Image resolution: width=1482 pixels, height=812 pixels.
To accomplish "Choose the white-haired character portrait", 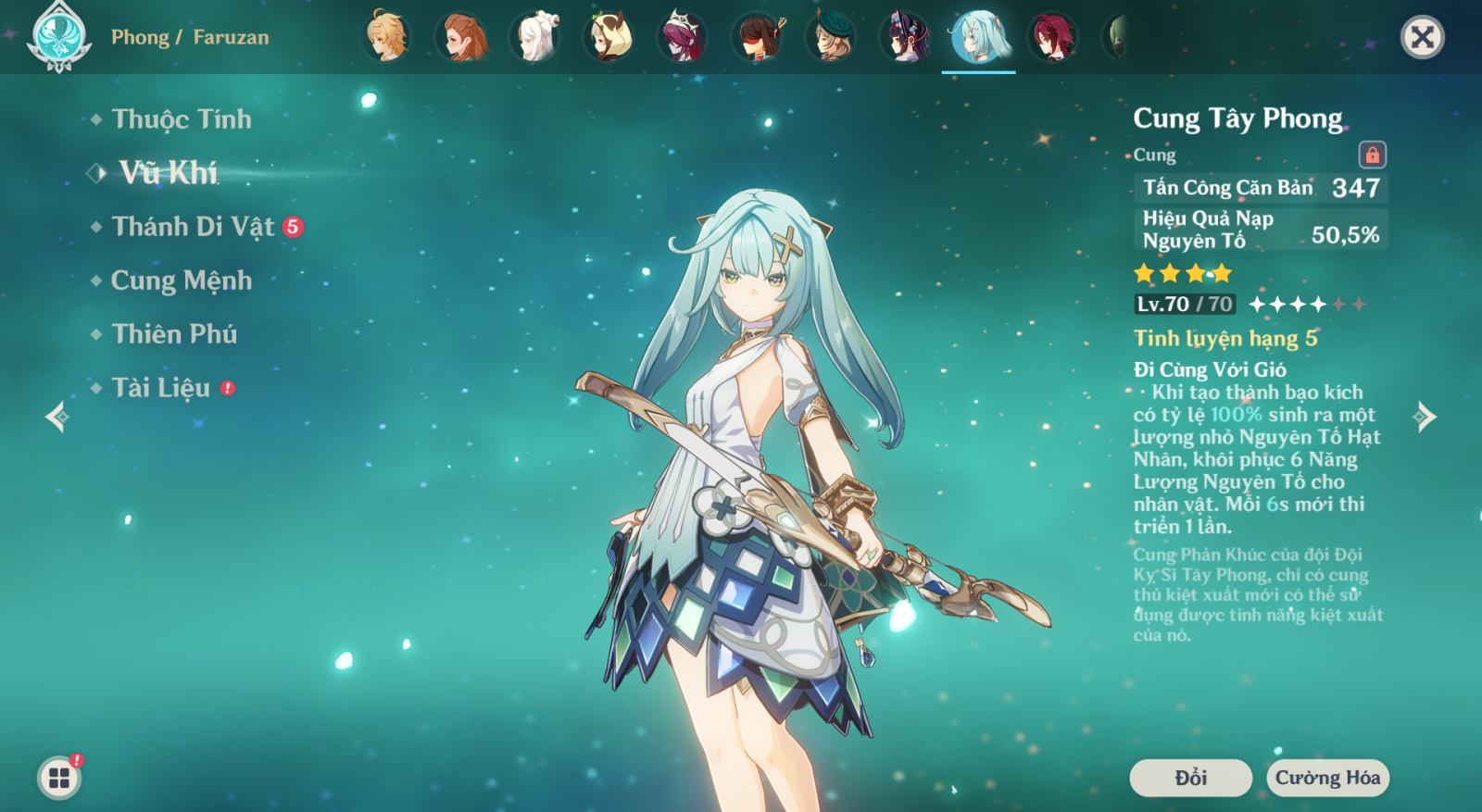I will [x=535, y=37].
